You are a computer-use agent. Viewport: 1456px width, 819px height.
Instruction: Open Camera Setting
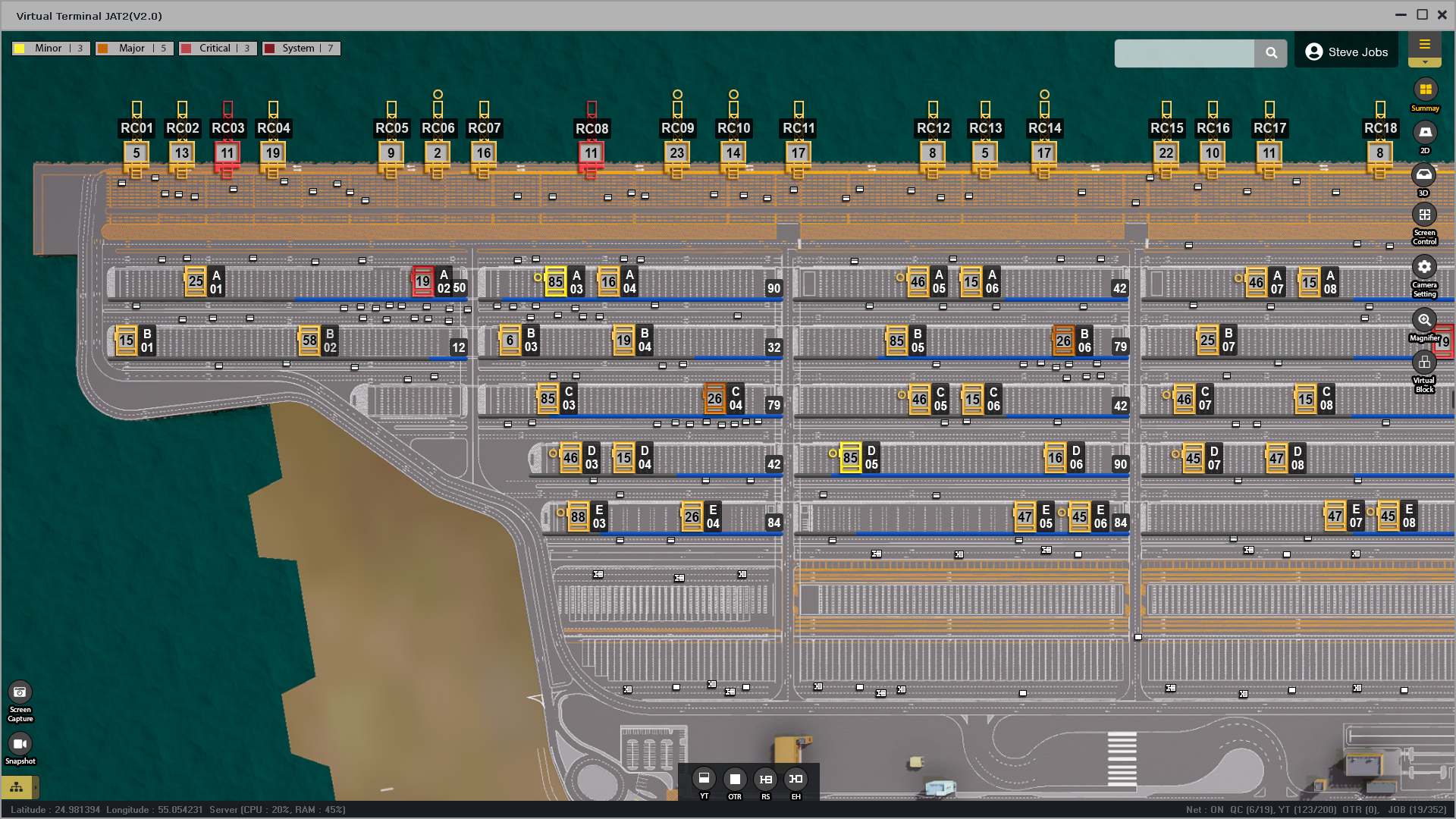point(1424,268)
